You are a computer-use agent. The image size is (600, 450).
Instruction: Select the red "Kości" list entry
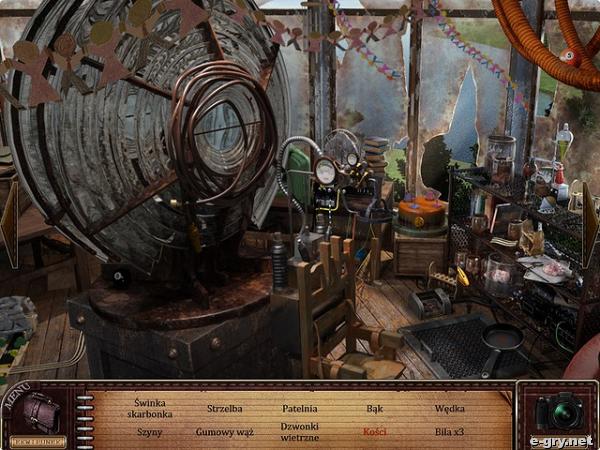(x=375, y=432)
